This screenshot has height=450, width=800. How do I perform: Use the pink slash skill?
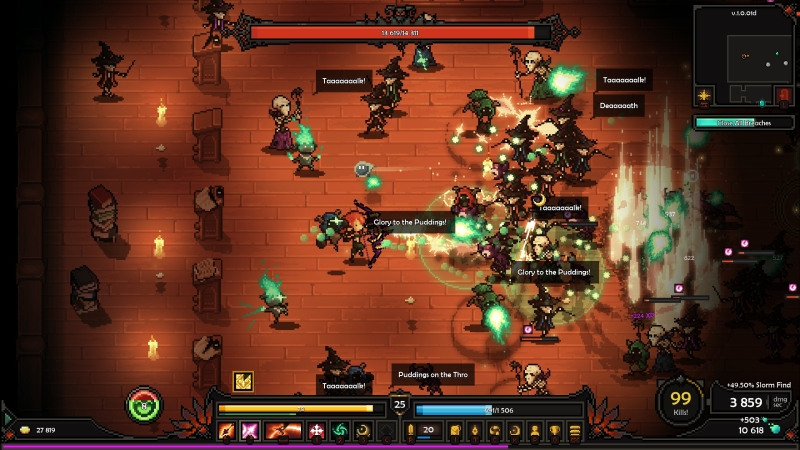click(x=249, y=431)
